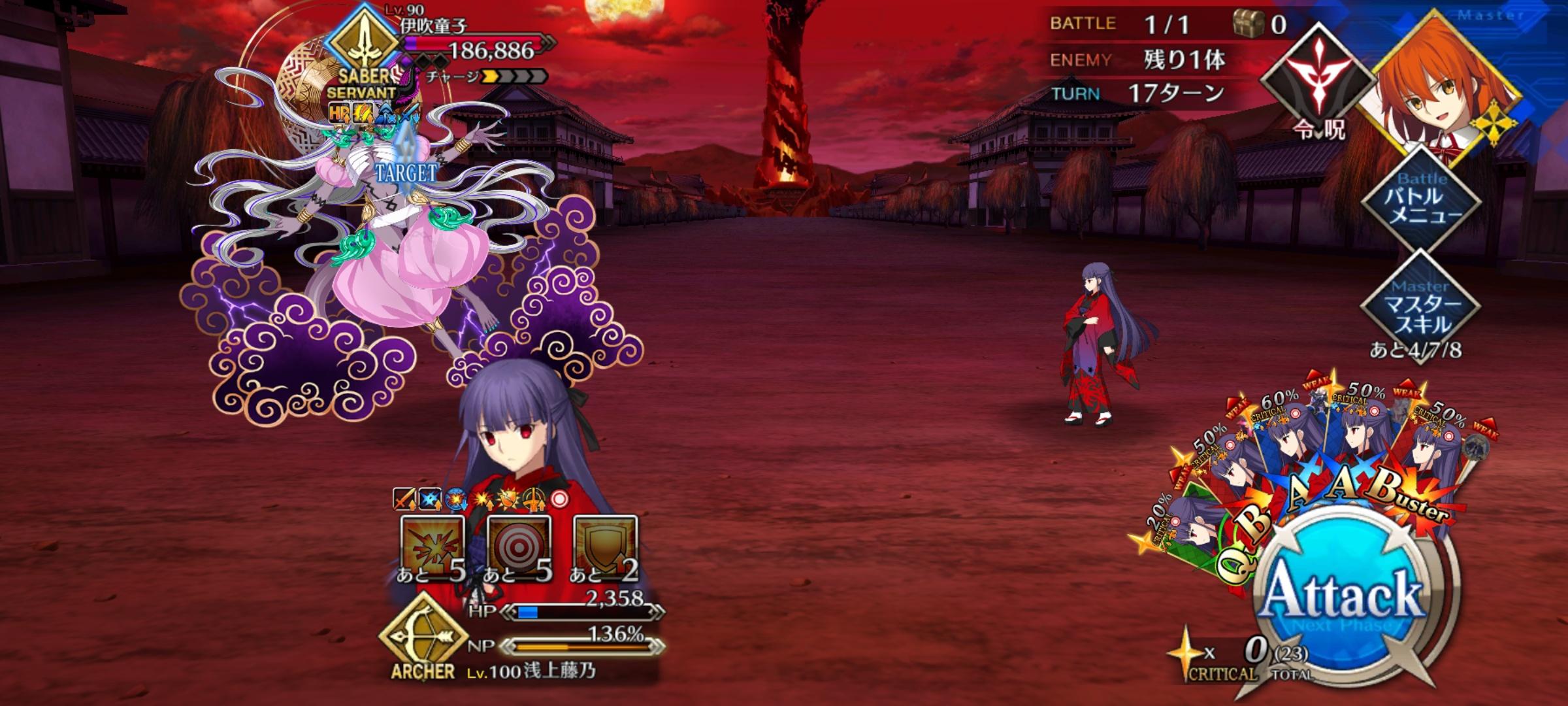Open the Archer class icon for 浅上藤乃
Screen dimensions: 1568x706
click(x=423, y=637)
